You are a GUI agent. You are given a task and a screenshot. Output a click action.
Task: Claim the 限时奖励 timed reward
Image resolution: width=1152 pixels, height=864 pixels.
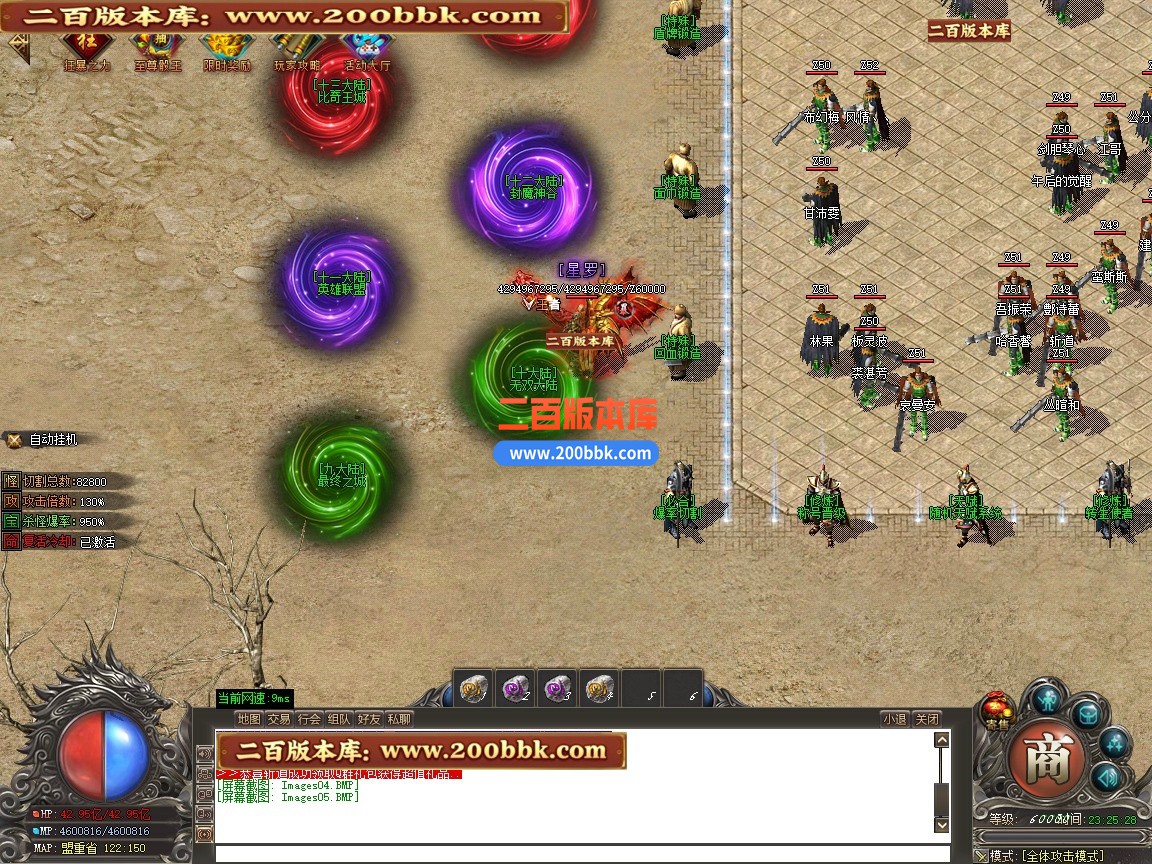click(227, 48)
